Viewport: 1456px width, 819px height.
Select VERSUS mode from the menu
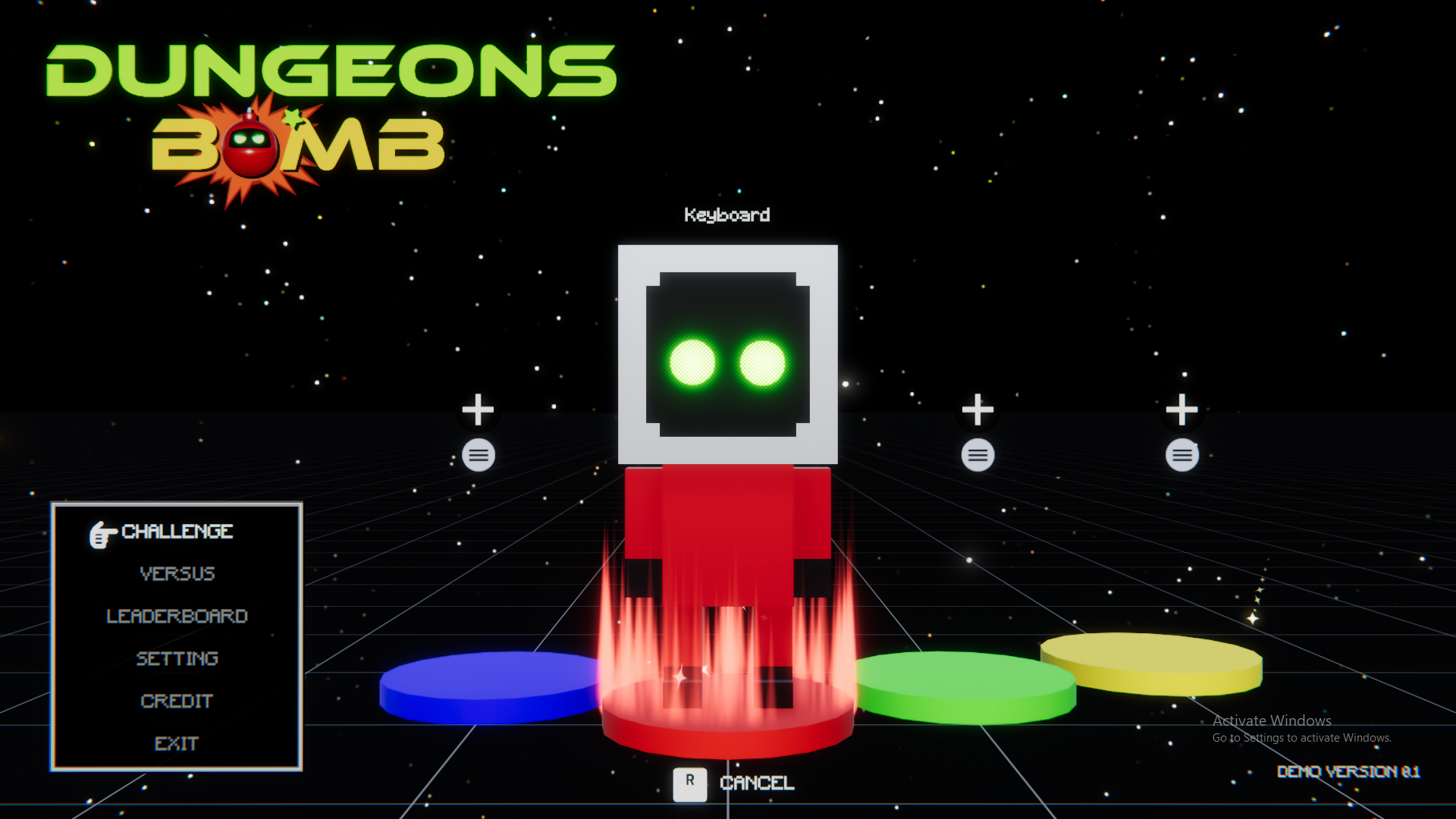click(177, 574)
